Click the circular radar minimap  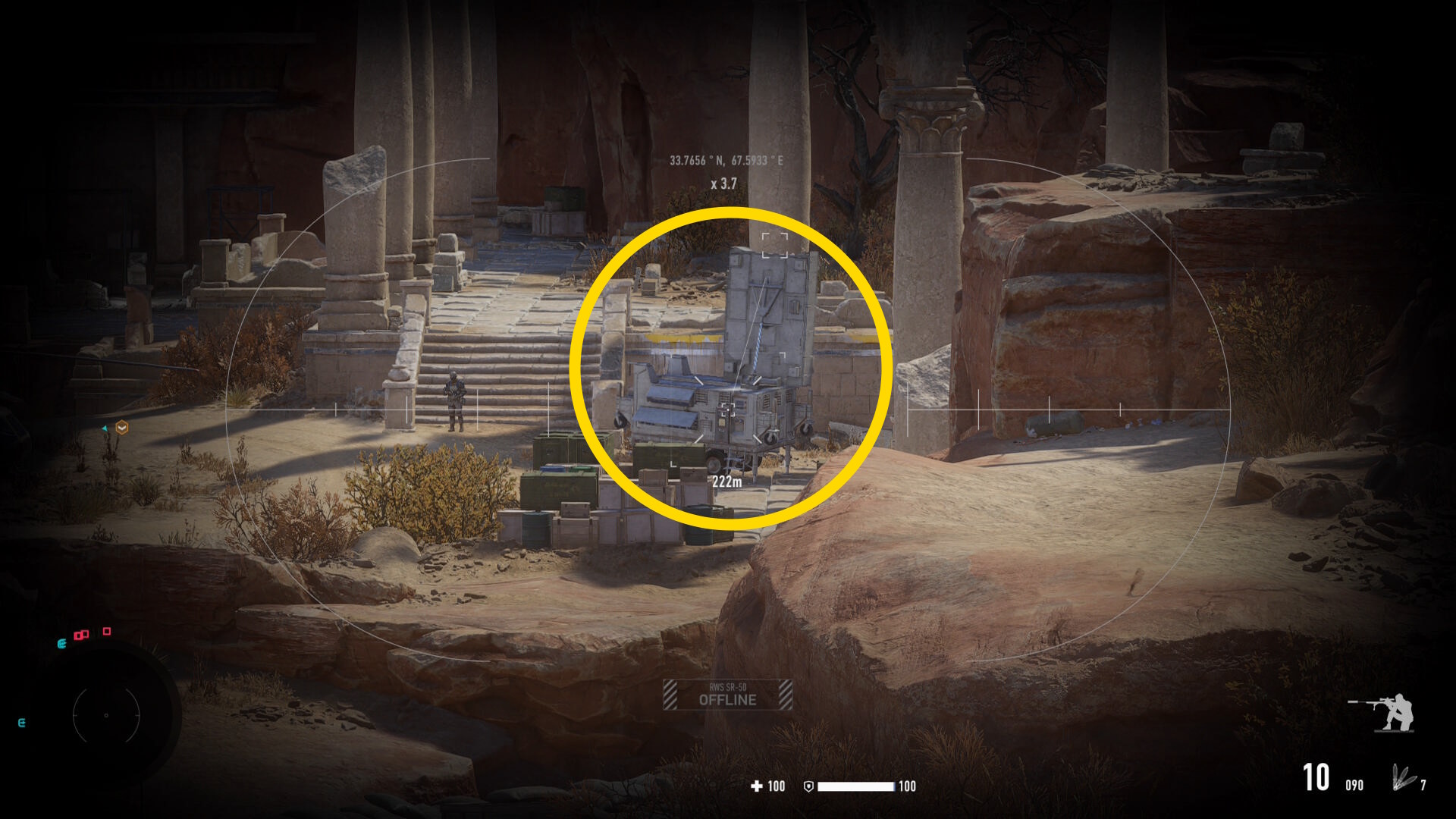click(x=106, y=715)
